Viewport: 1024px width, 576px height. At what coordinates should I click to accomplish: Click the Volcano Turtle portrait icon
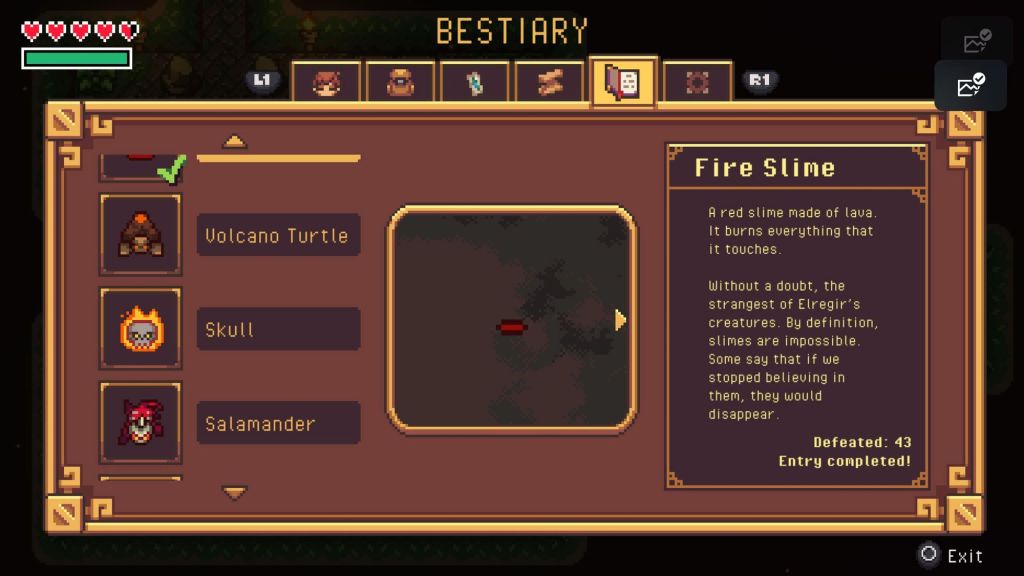141,234
